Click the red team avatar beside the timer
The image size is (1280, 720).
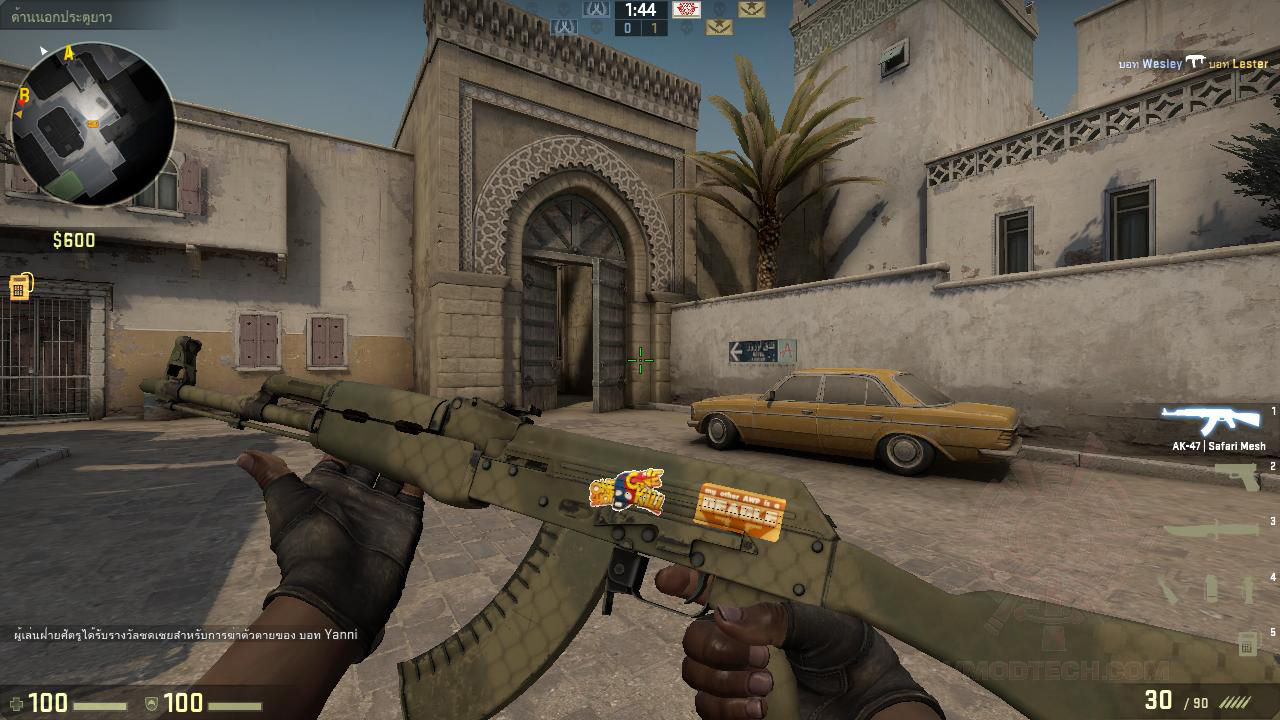(687, 10)
